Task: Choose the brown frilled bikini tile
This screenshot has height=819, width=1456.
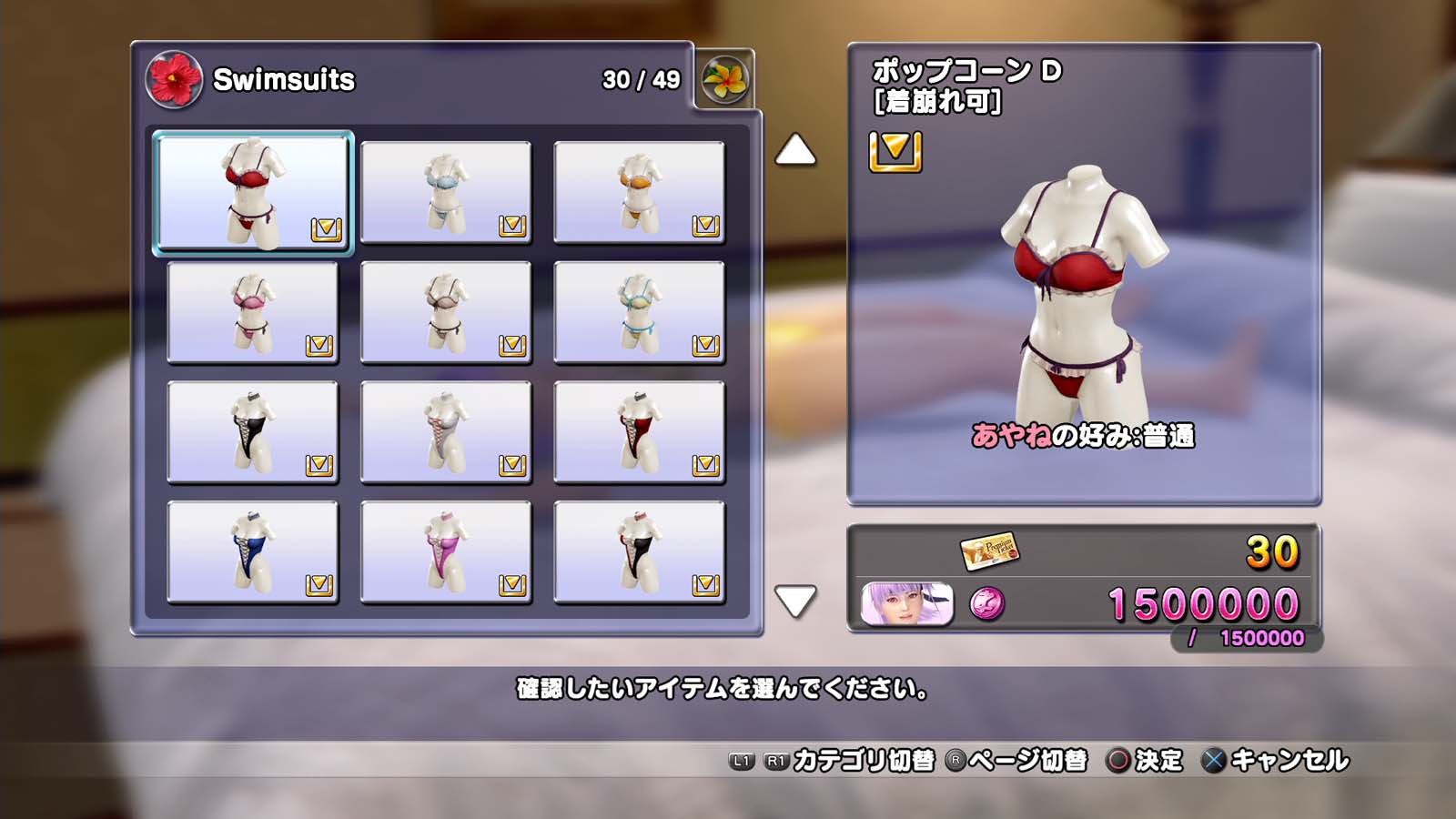Action: [446, 312]
